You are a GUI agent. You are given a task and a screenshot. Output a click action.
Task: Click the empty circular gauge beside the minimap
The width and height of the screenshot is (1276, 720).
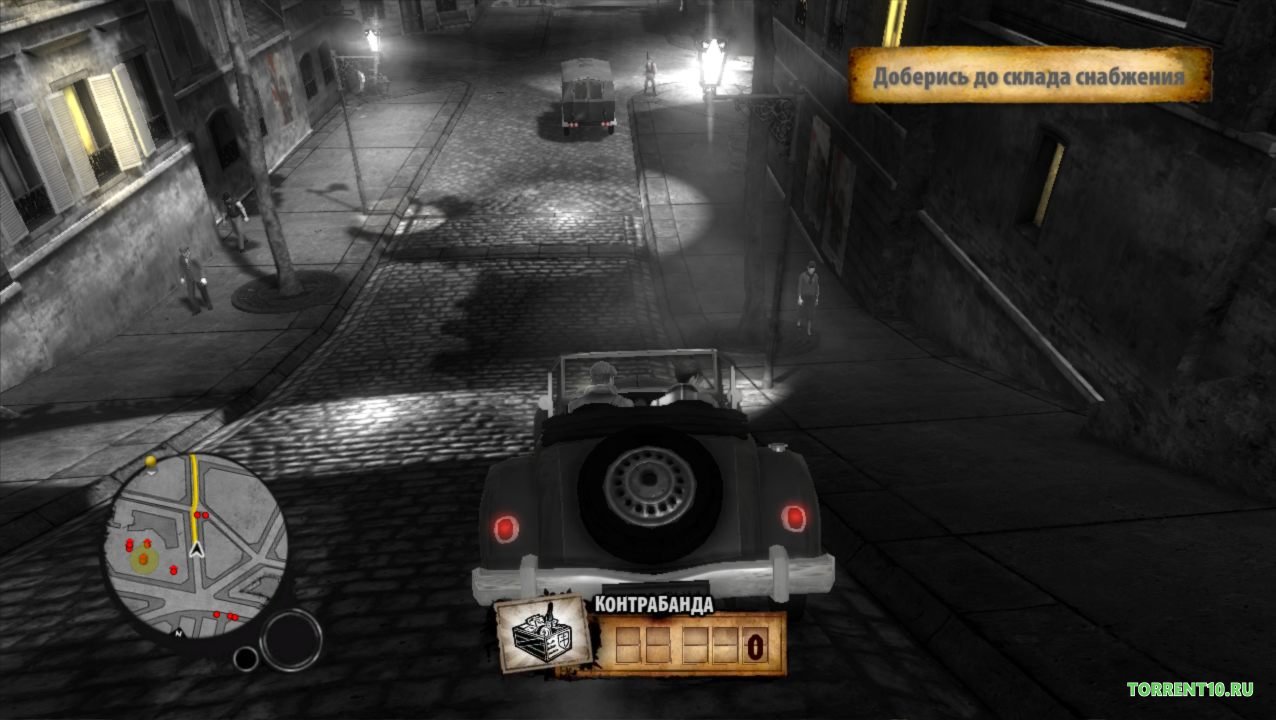click(291, 639)
